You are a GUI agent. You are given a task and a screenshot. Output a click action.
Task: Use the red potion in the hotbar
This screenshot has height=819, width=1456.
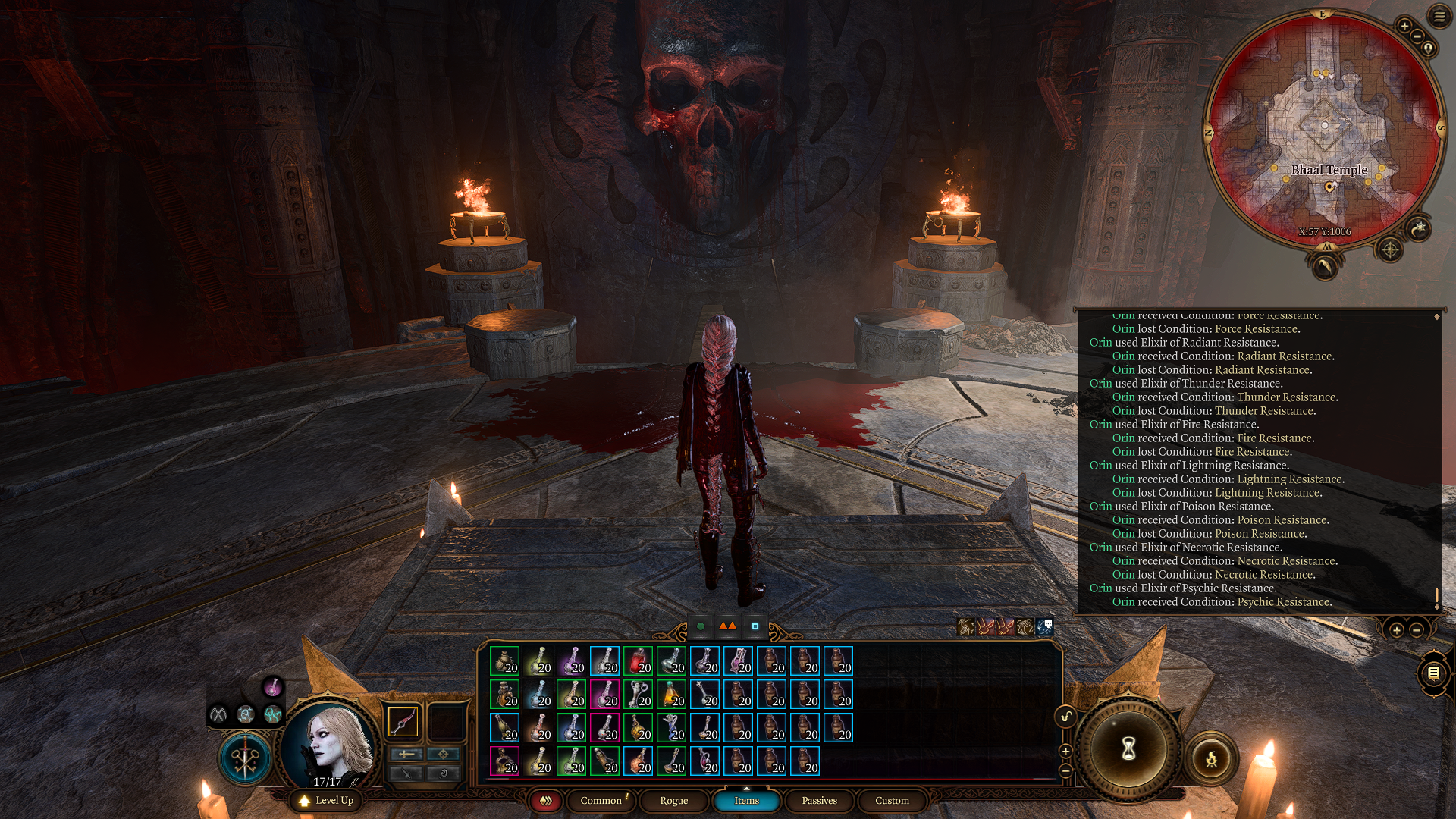click(x=638, y=661)
